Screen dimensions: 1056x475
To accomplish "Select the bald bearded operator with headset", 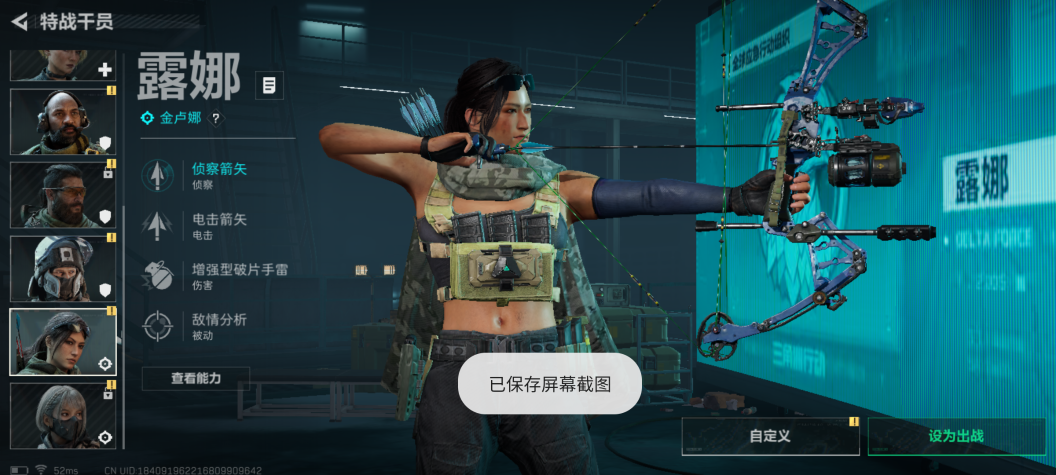I will (62, 122).
